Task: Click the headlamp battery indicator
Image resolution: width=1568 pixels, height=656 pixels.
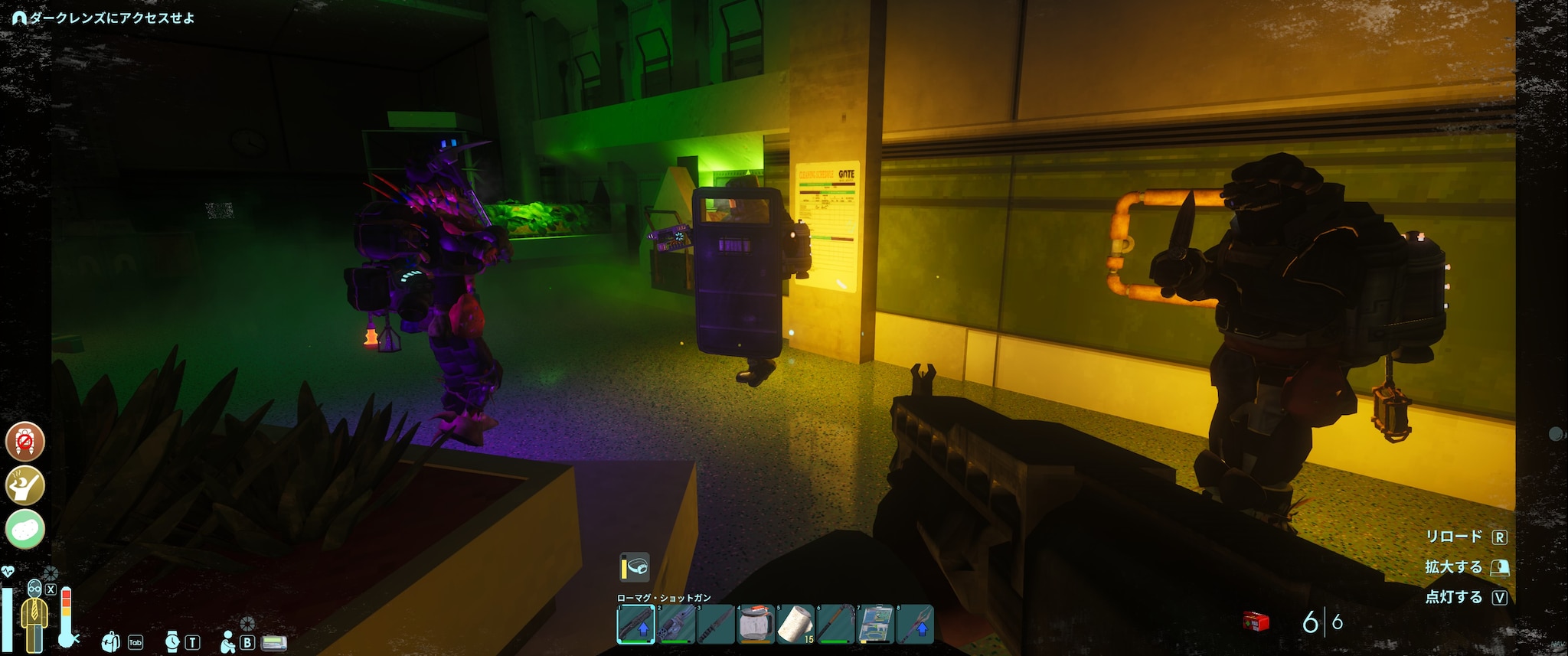Action: (x=635, y=567)
